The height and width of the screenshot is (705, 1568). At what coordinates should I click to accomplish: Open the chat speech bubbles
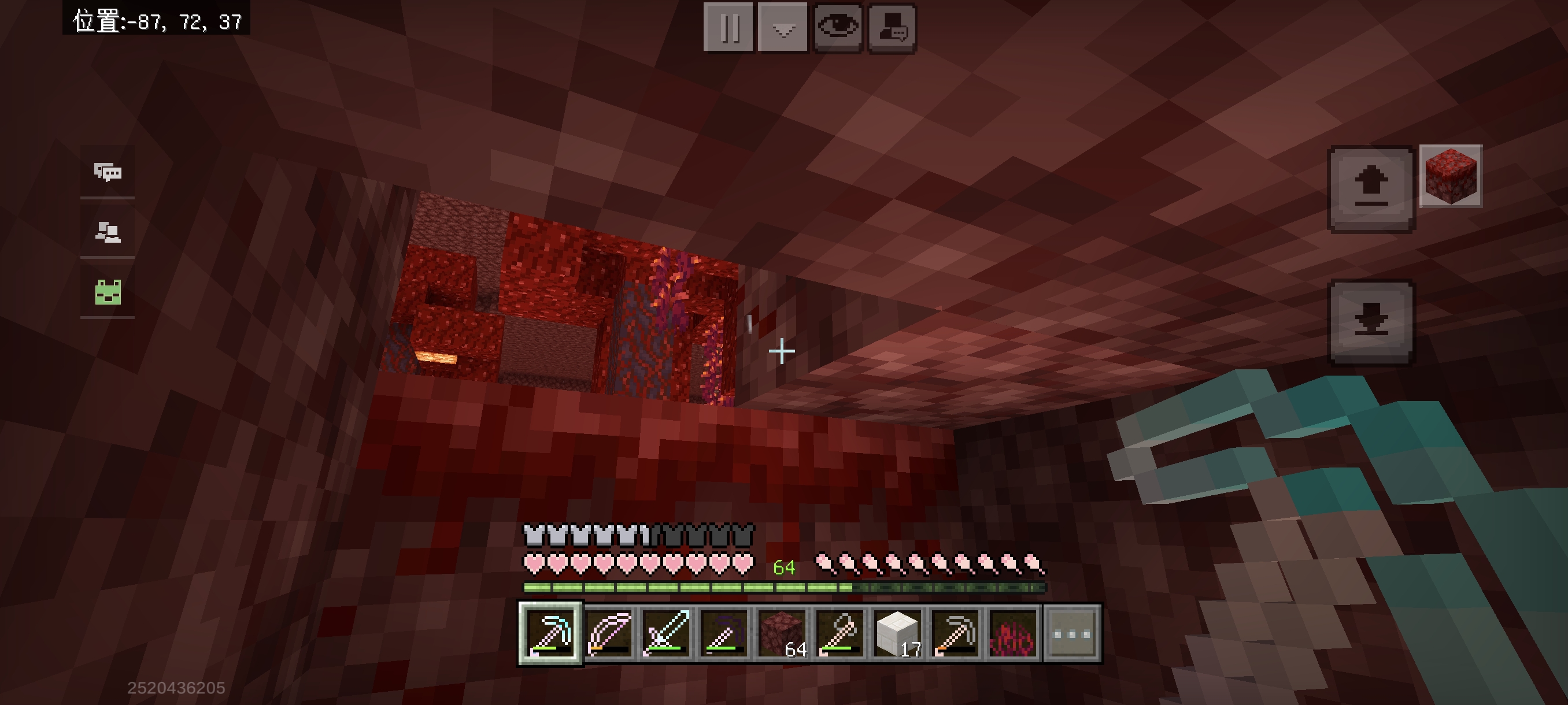[x=108, y=173]
